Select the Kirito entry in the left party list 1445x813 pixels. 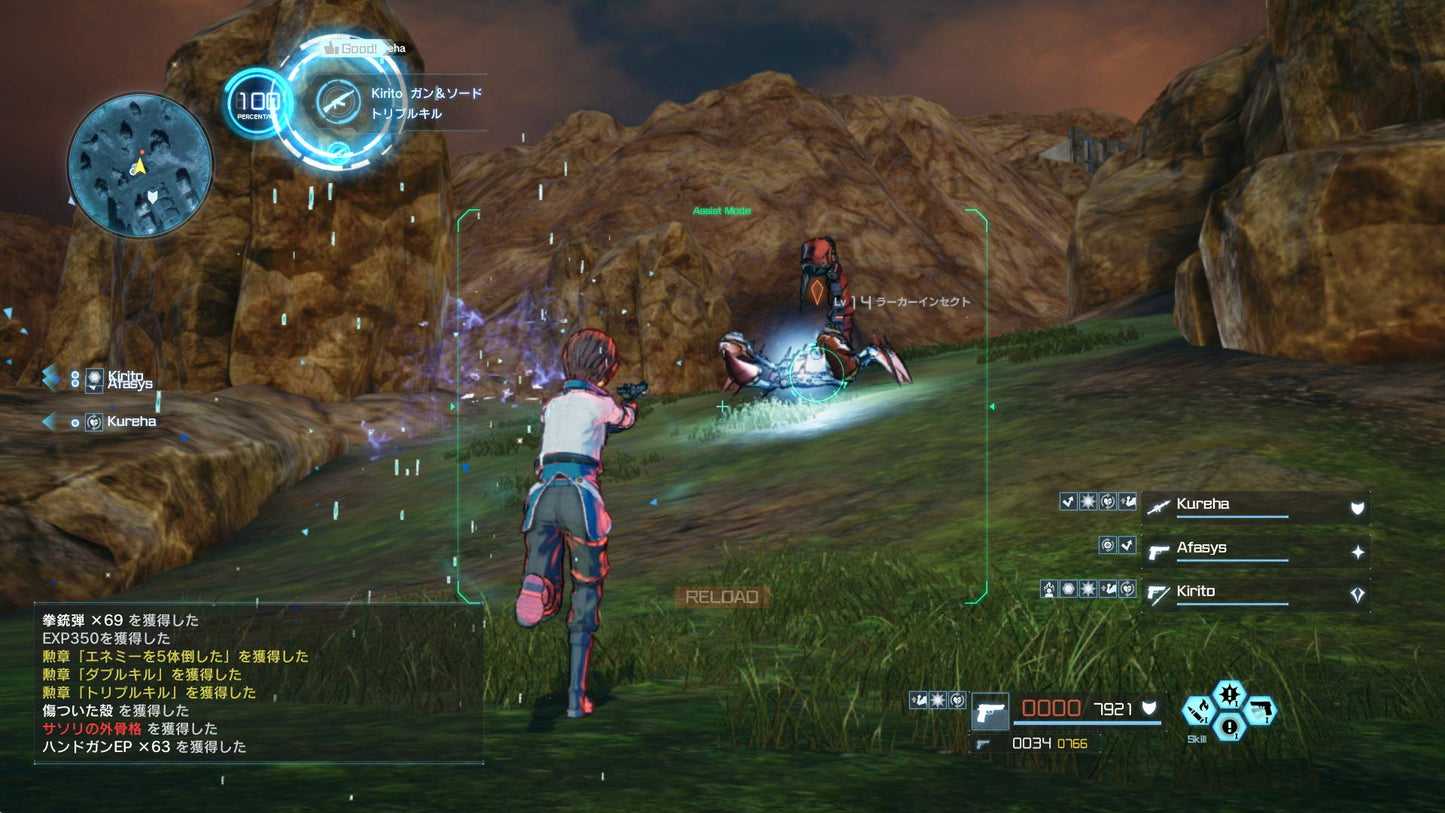(x=125, y=374)
